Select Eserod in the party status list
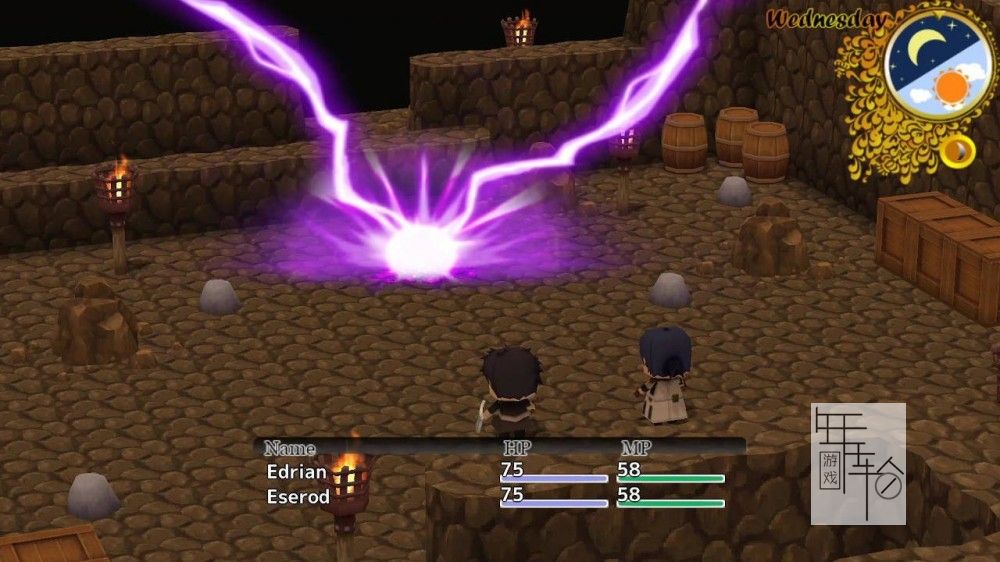The width and height of the screenshot is (1000, 562). (x=298, y=496)
